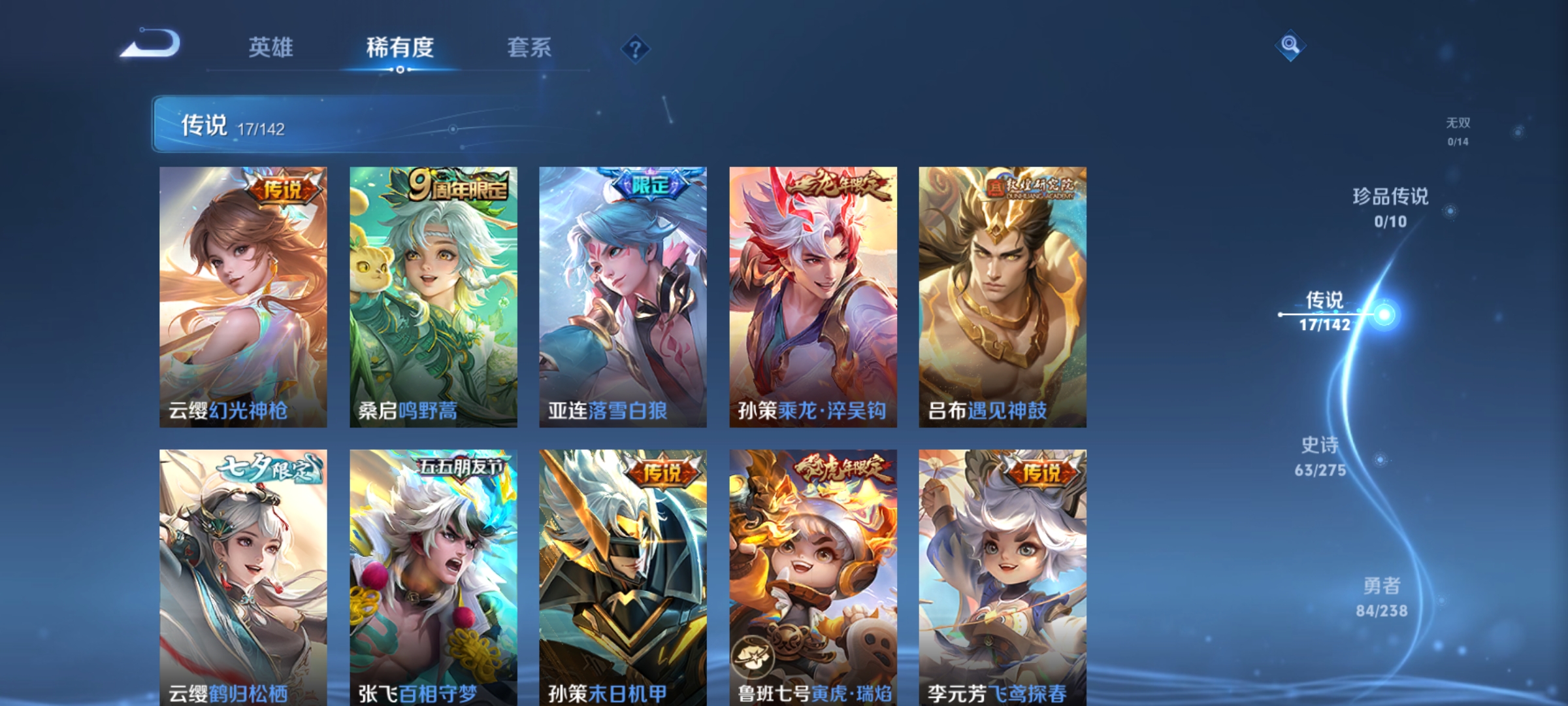Open the help question mark icon
This screenshot has width=1568, height=706.
pyautogui.click(x=635, y=49)
